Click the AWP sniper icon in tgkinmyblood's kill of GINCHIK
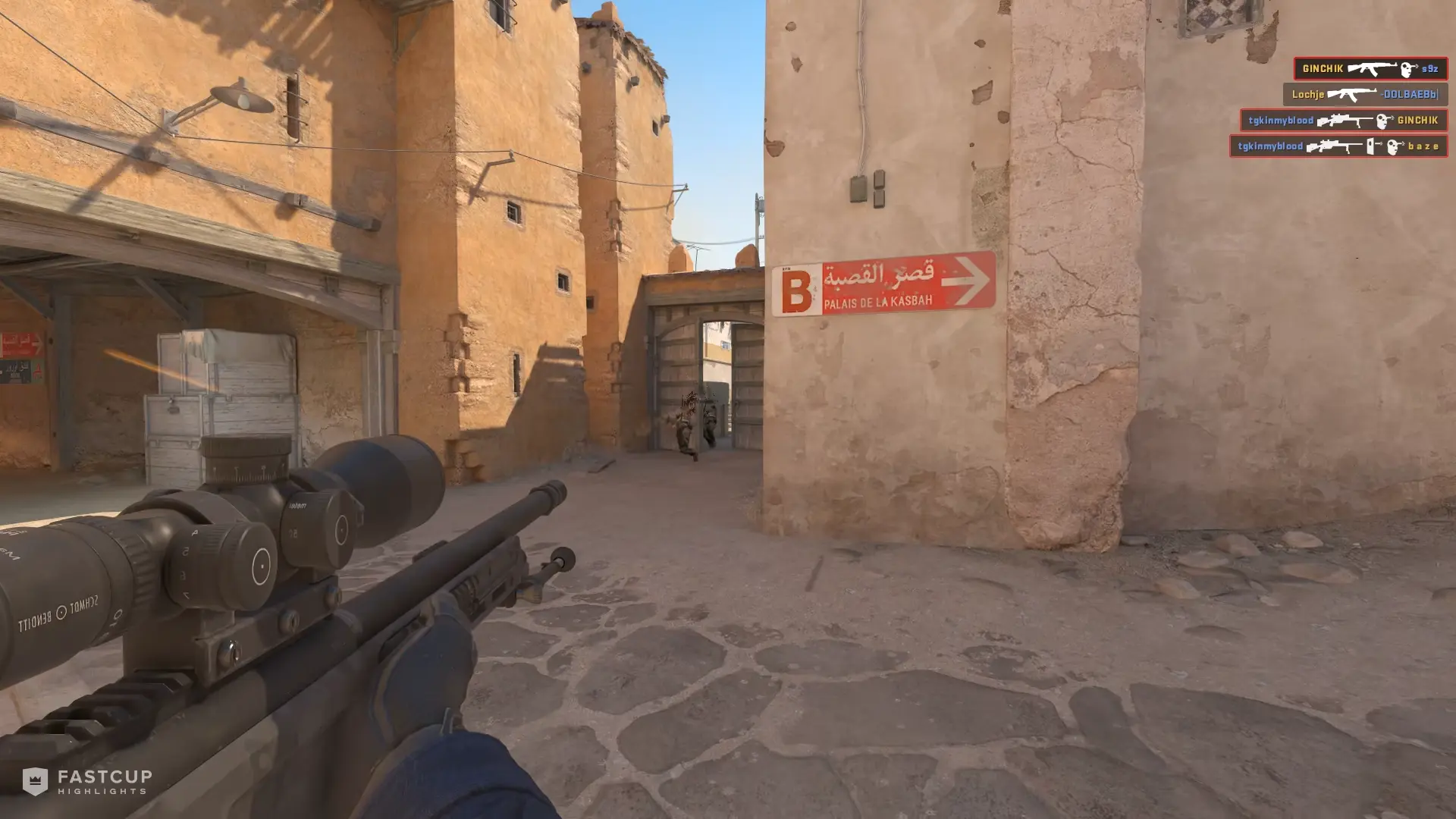1456x819 pixels. [x=1345, y=121]
